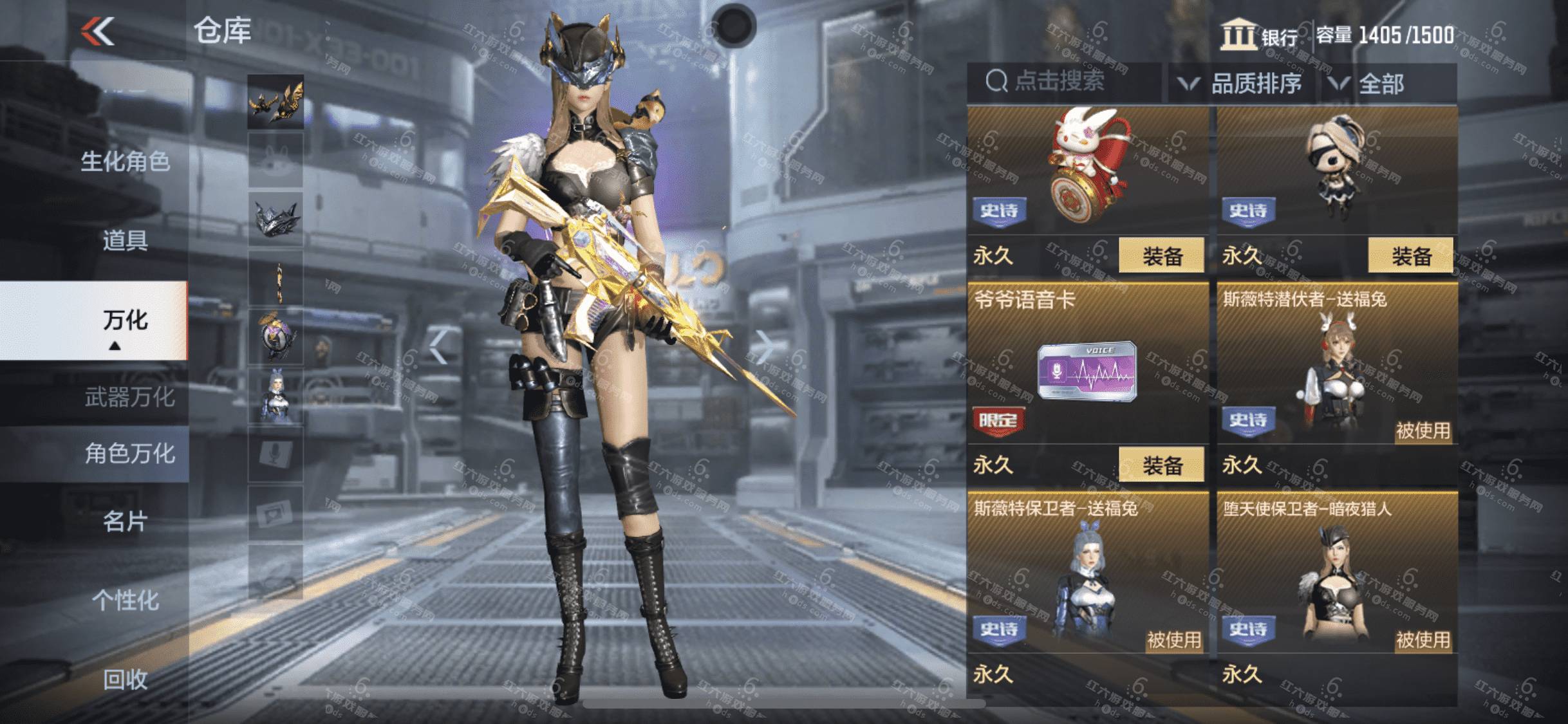Select the 万化 category tab

(x=125, y=320)
